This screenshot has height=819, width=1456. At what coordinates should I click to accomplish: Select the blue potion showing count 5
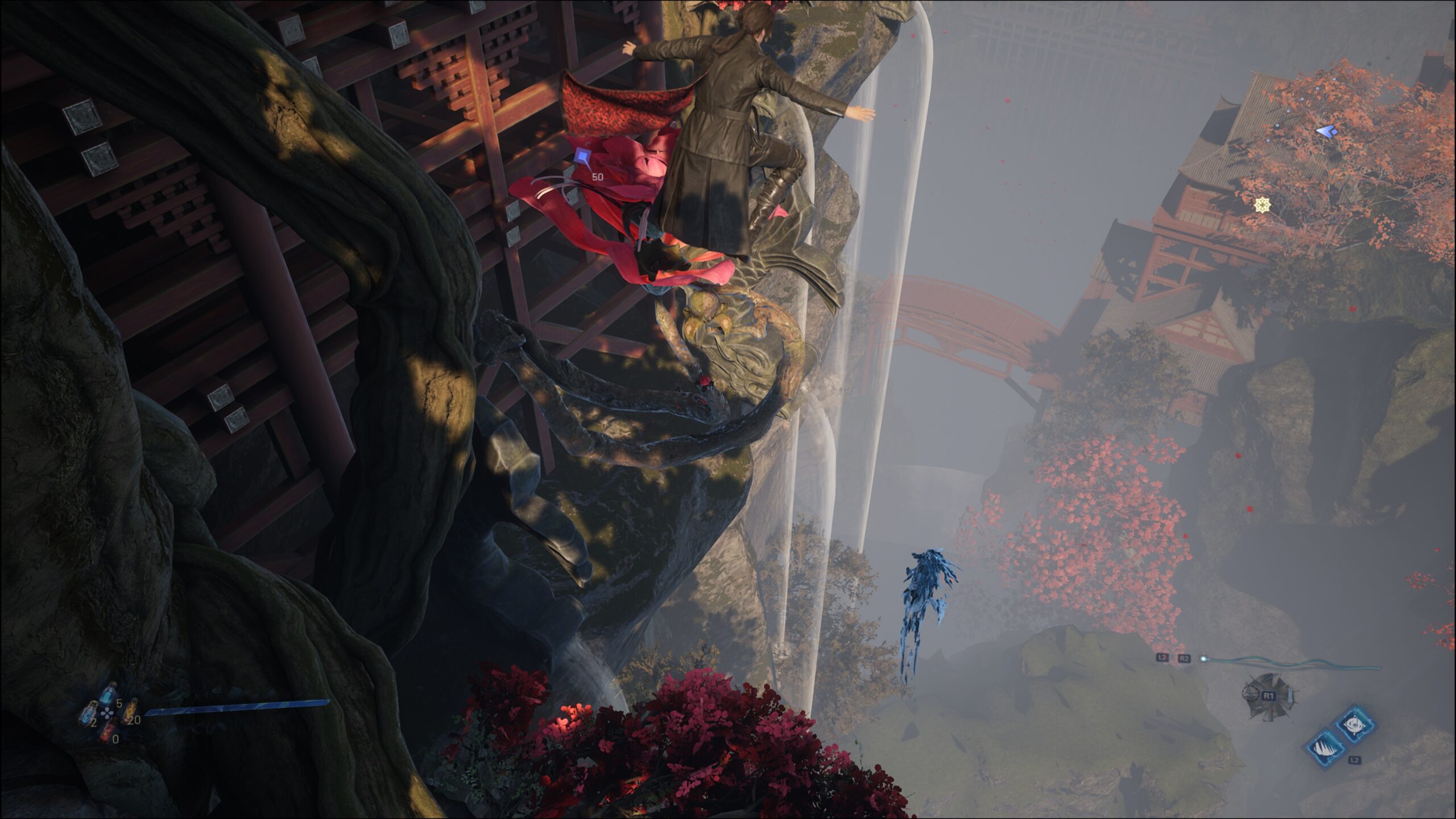[107, 695]
